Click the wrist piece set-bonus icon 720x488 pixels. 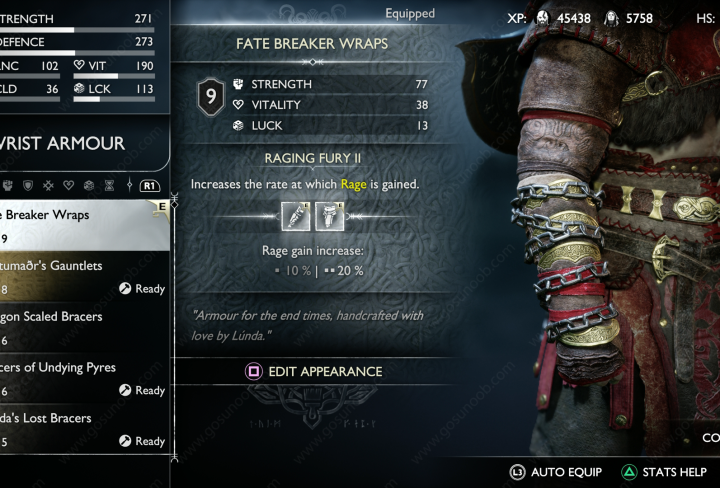(x=294, y=214)
